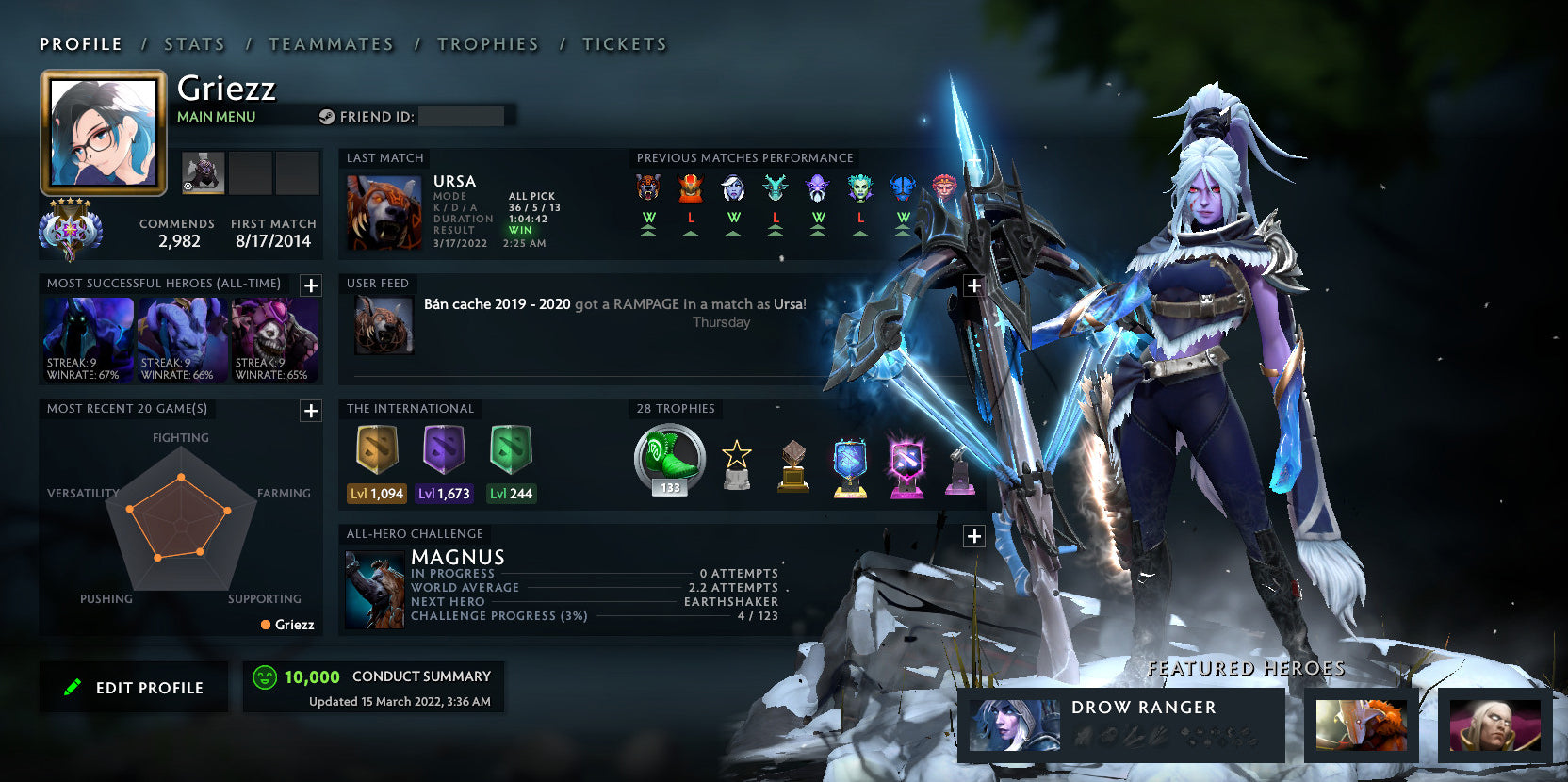
Task: Click the Steam icon beside Friend ID
Action: 328,117
